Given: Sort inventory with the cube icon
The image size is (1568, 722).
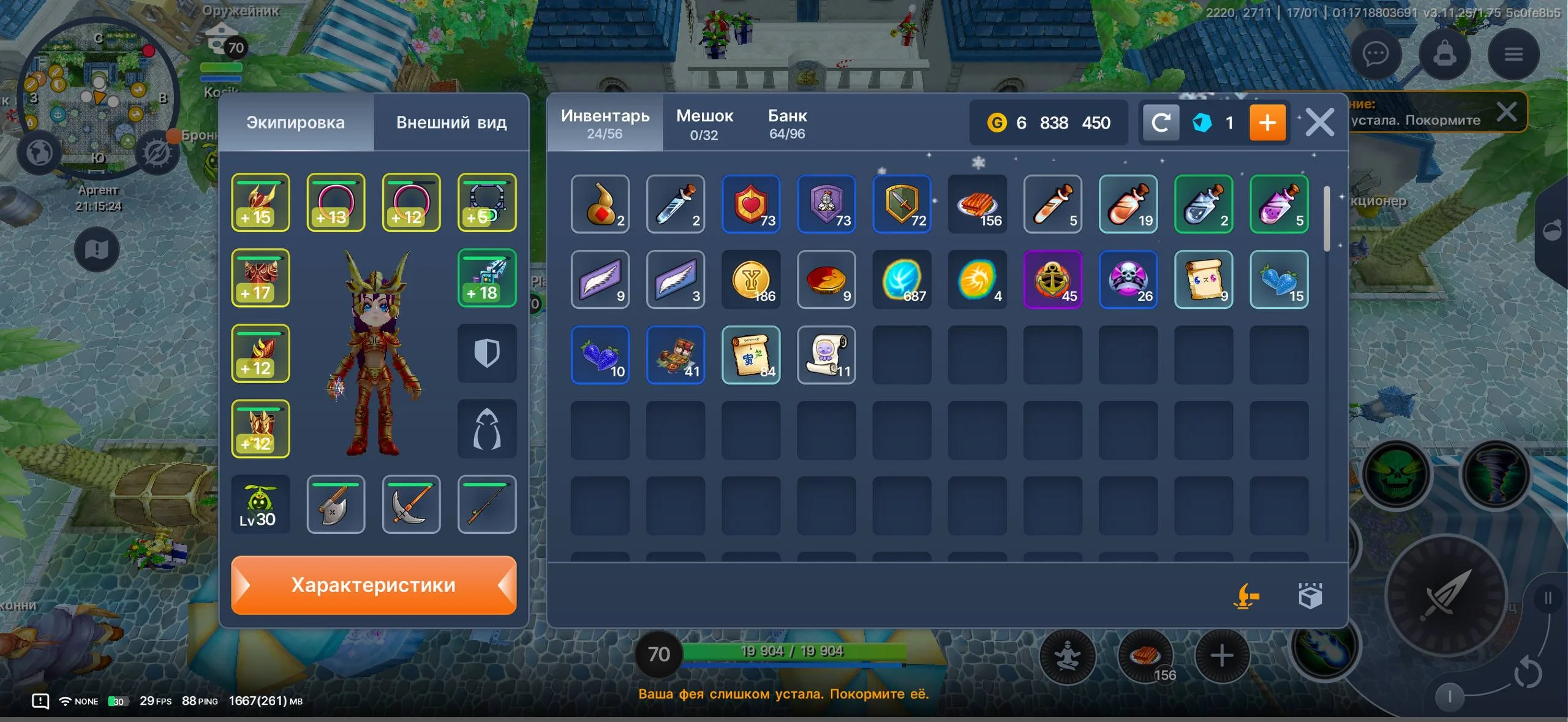Looking at the screenshot, I should pyautogui.click(x=1310, y=596).
